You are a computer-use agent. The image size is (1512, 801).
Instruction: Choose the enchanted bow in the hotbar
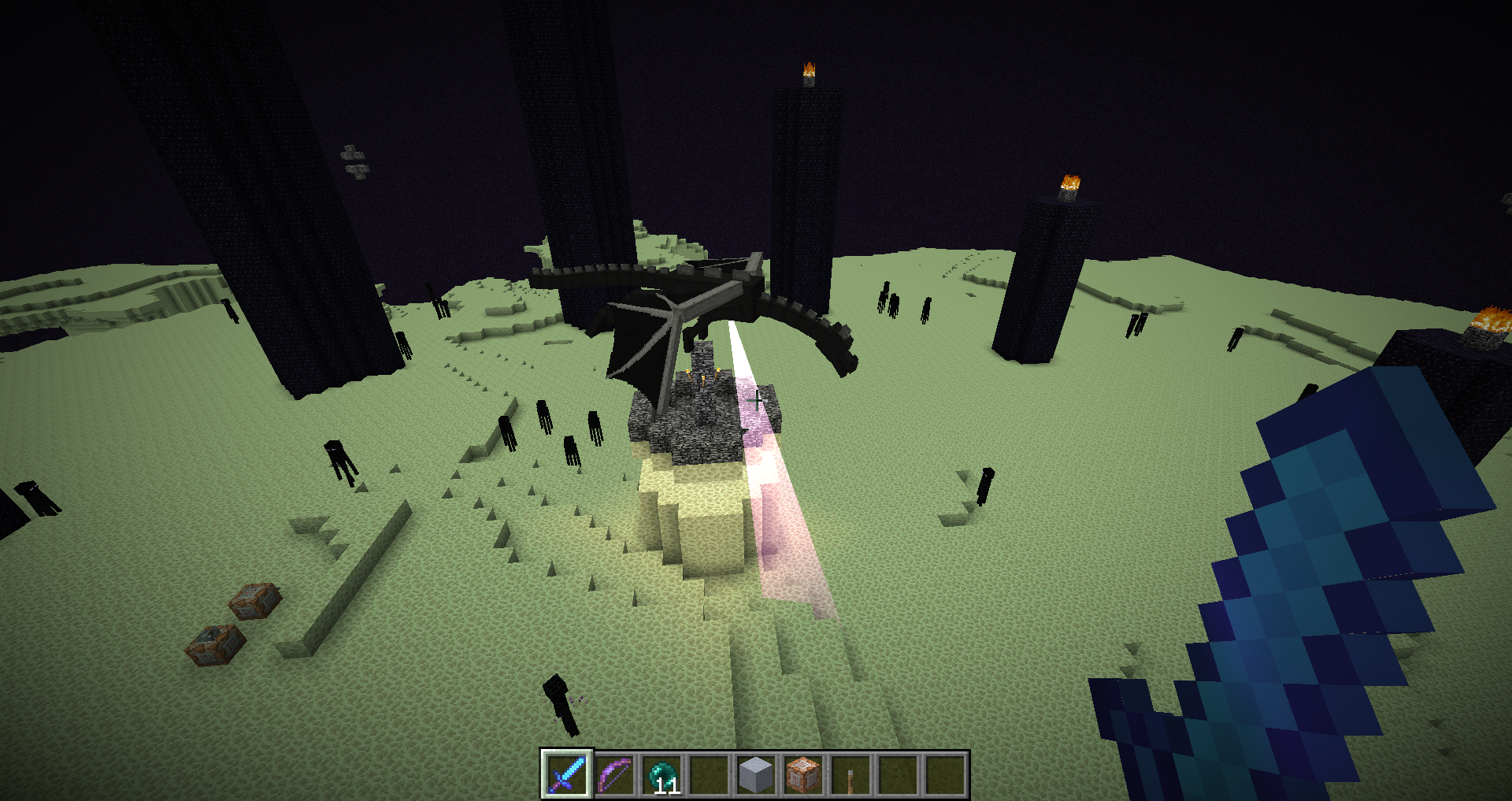pyautogui.click(x=614, y=774)
